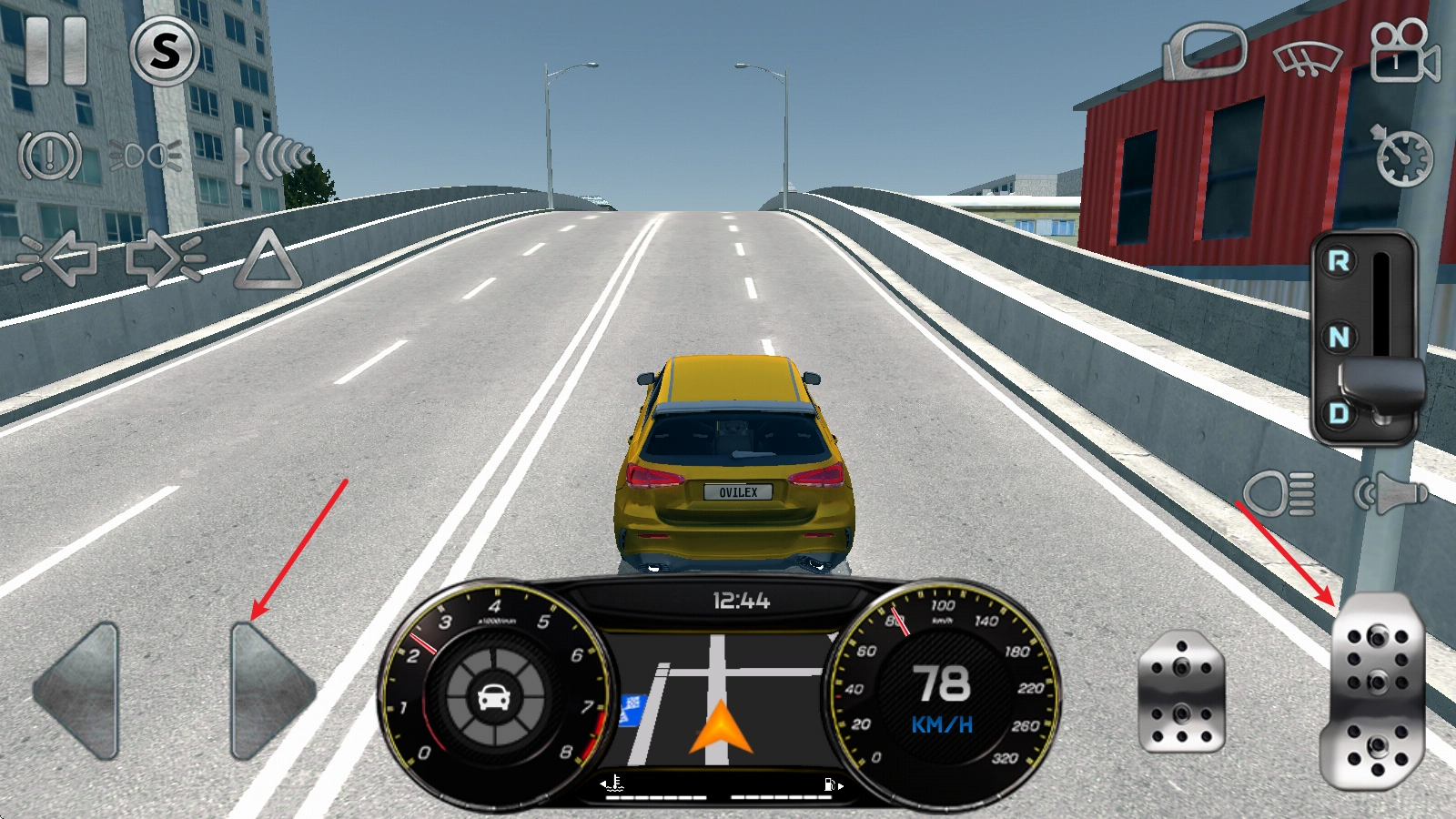The height and width of the screenshot is (819, 1456).
Task: Toggle the fog lights icon
Action: point(146,156)
